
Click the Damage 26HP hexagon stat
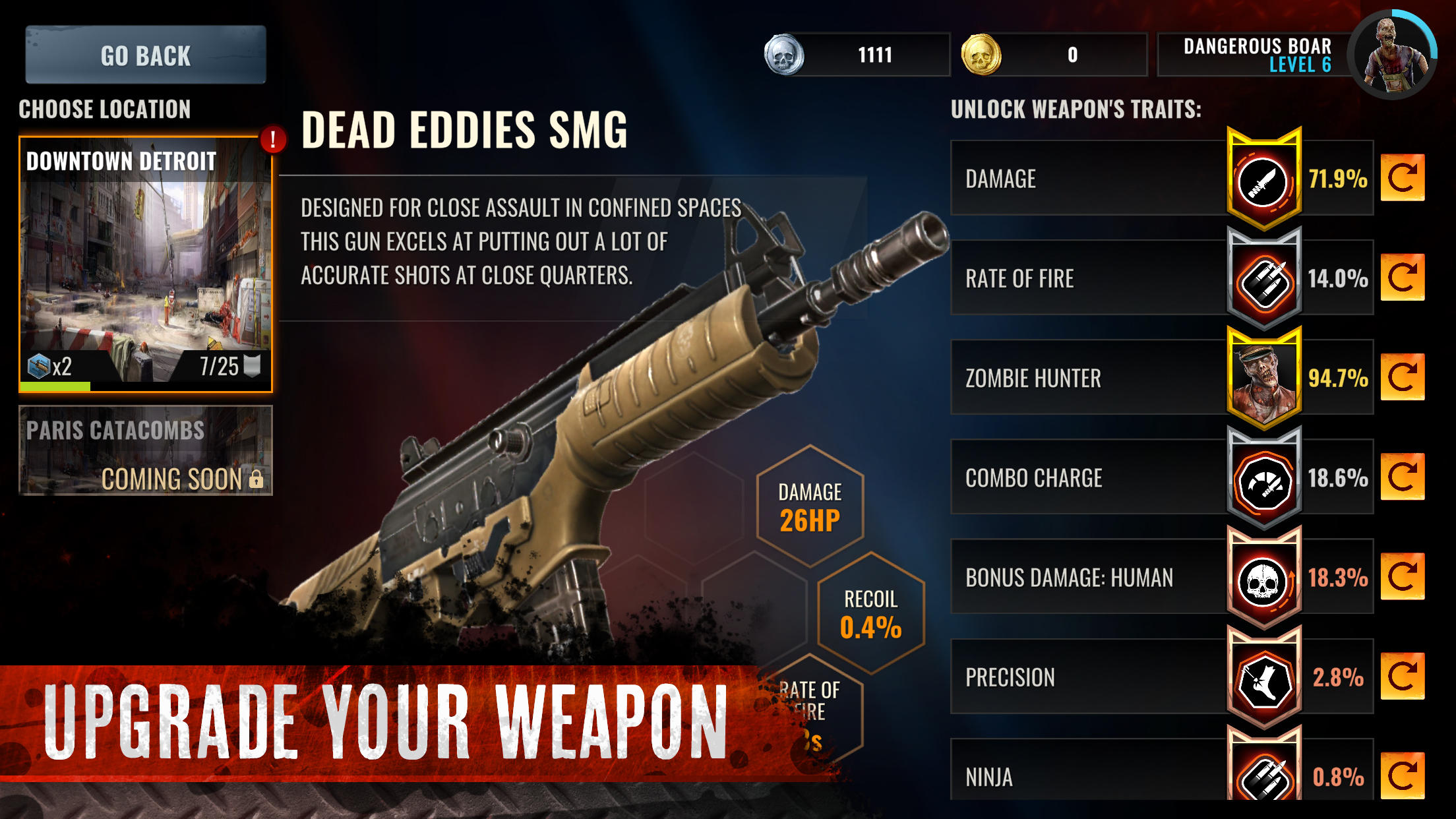tap(810, 506)
